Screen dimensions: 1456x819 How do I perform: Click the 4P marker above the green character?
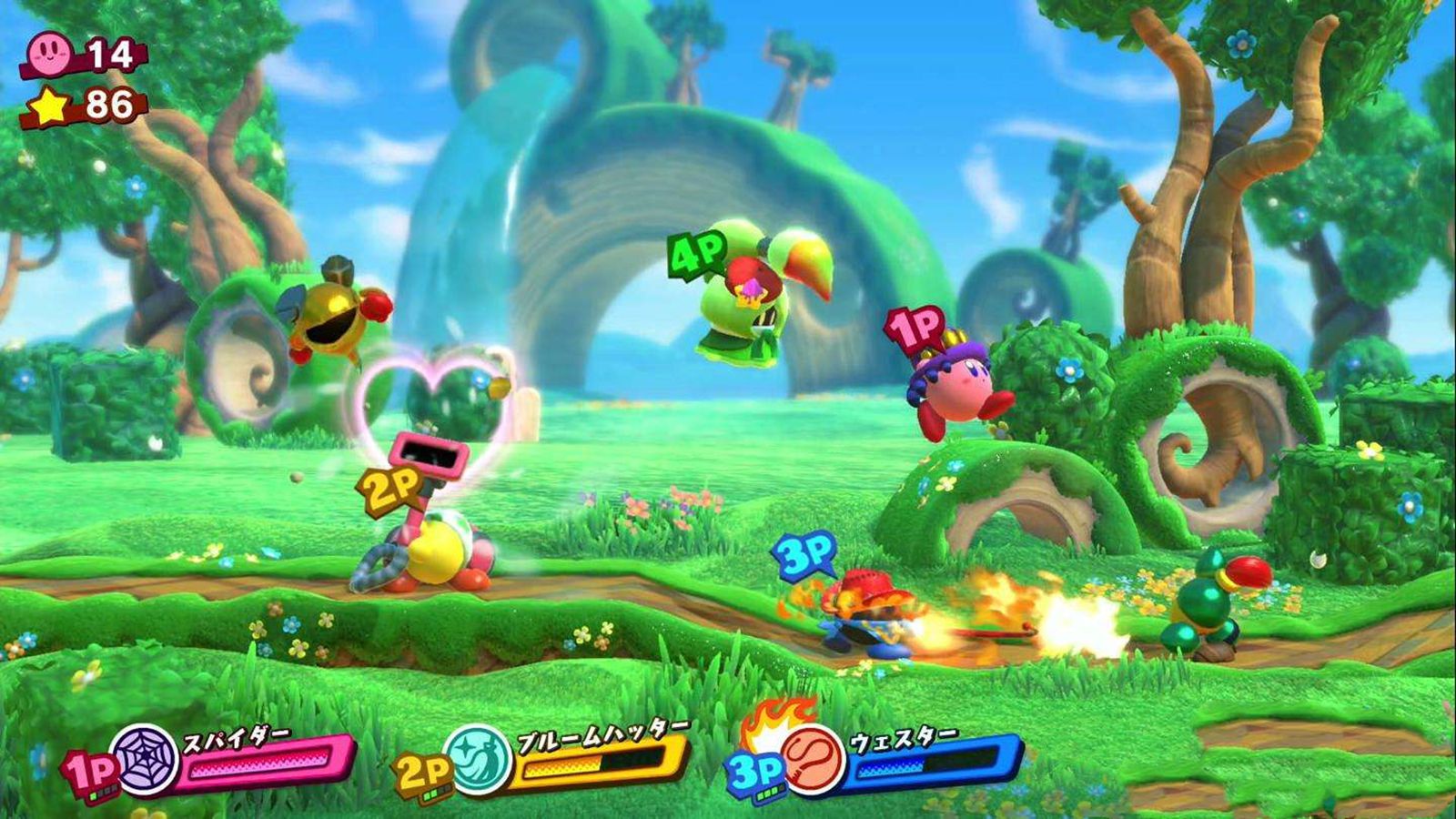(x=696, y=255)
